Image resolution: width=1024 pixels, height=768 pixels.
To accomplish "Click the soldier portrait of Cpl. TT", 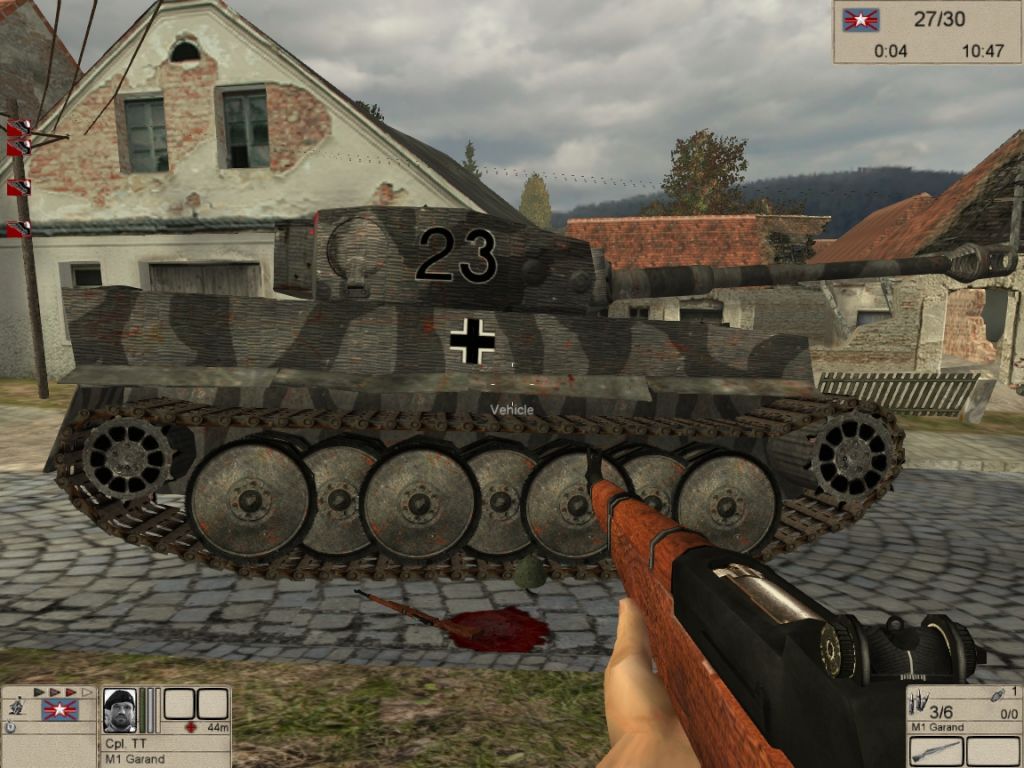I will 119,710.
